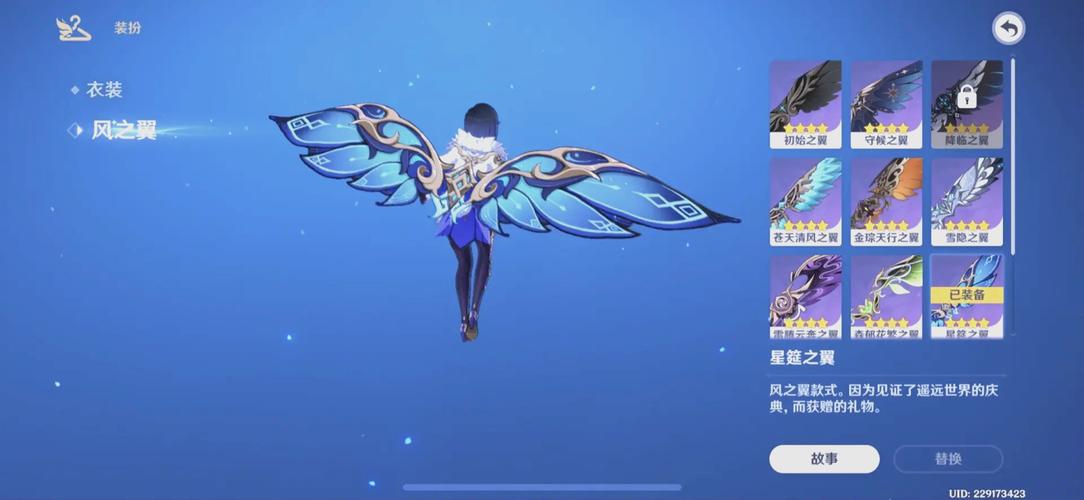Viewport: 1084px width, 500px height.
Task: Pick the 苍天清风之翼 teal feathered wing
Action: (x=806, y=200)
